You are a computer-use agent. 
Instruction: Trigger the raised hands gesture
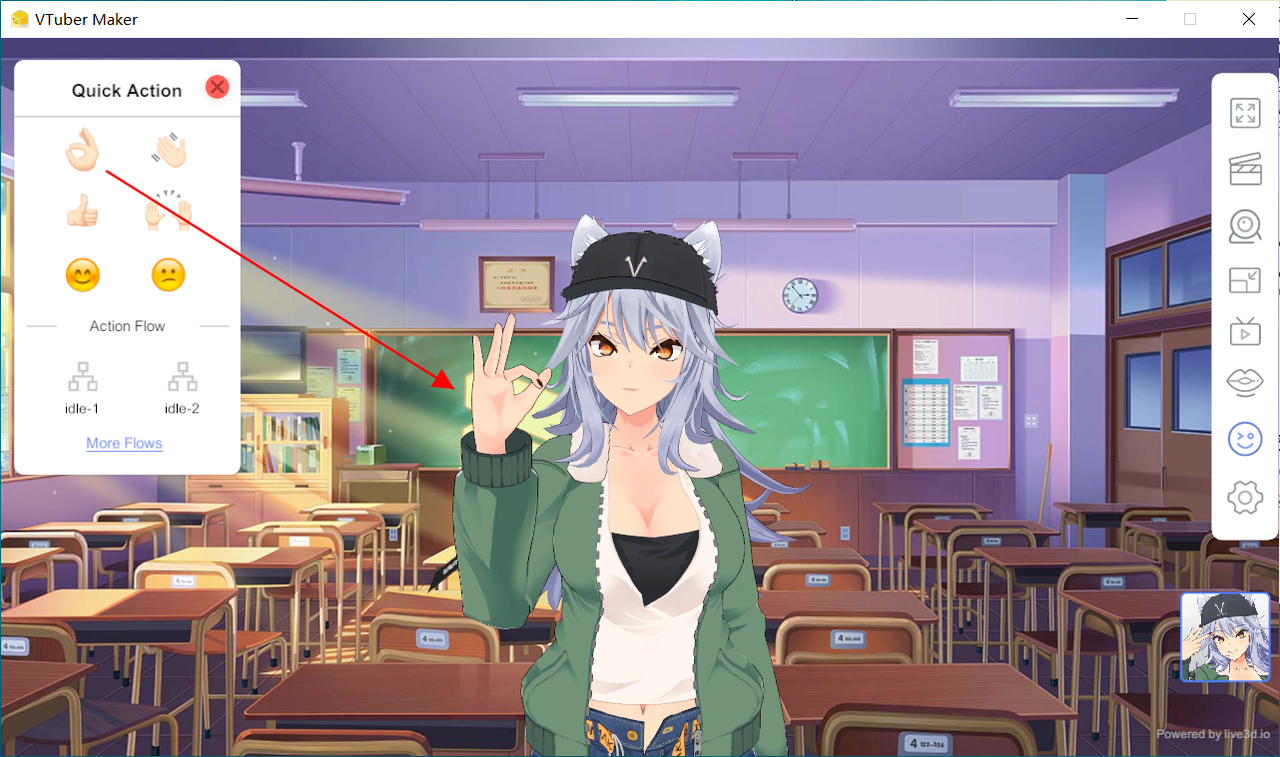coord(168,210)
